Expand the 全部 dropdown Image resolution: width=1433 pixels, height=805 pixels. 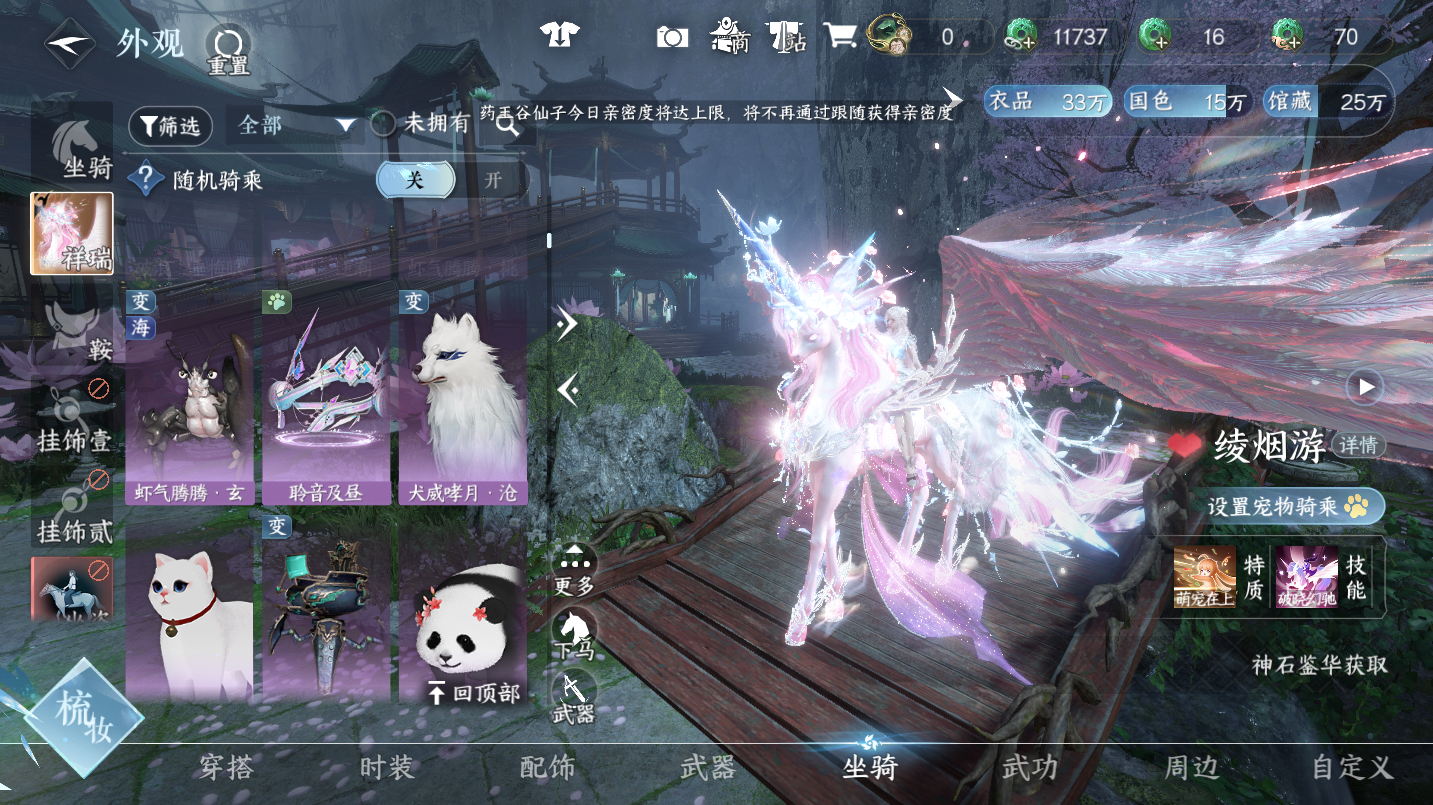(298, 125)
